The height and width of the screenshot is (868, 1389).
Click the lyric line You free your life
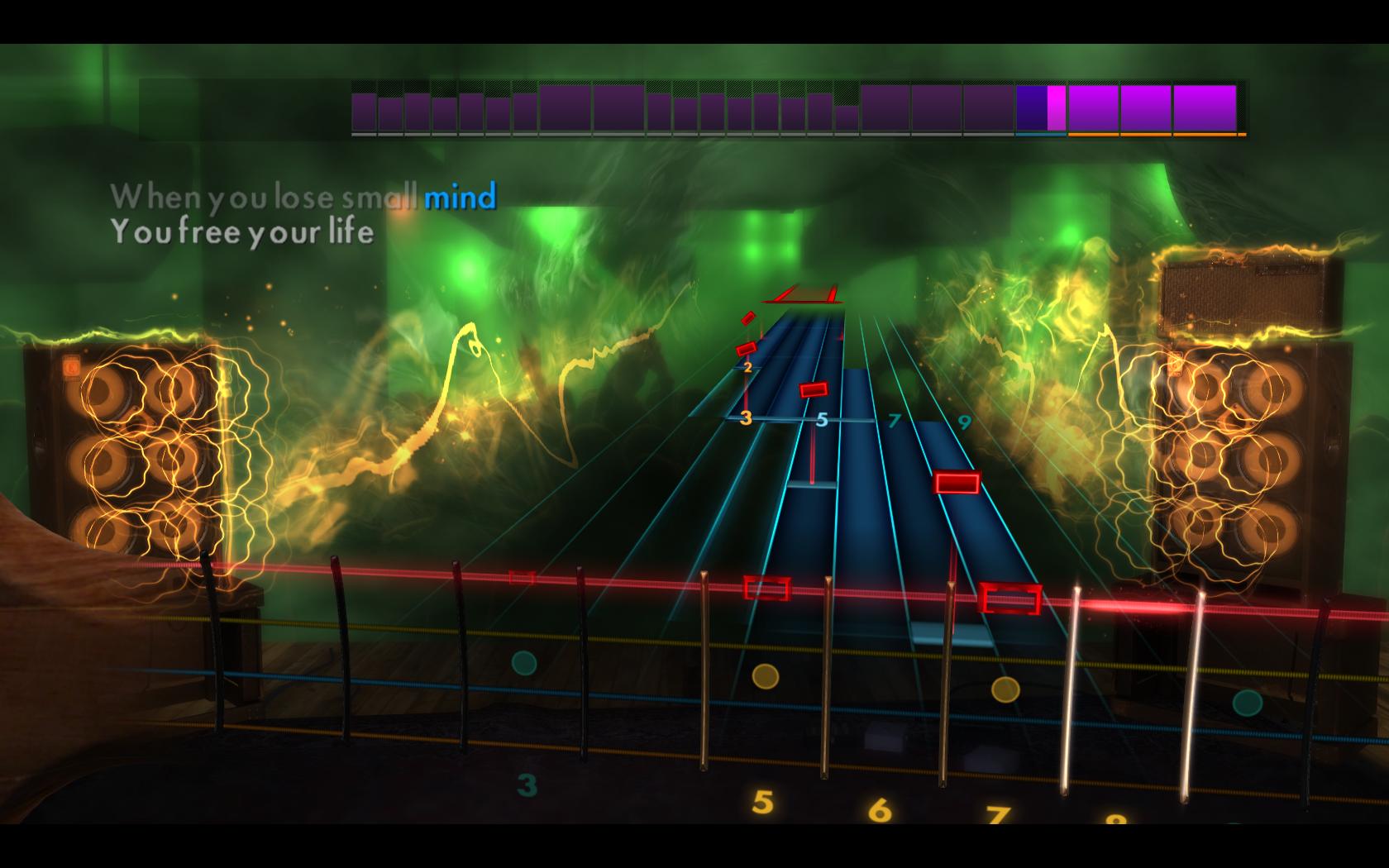(x=244, y=233)
